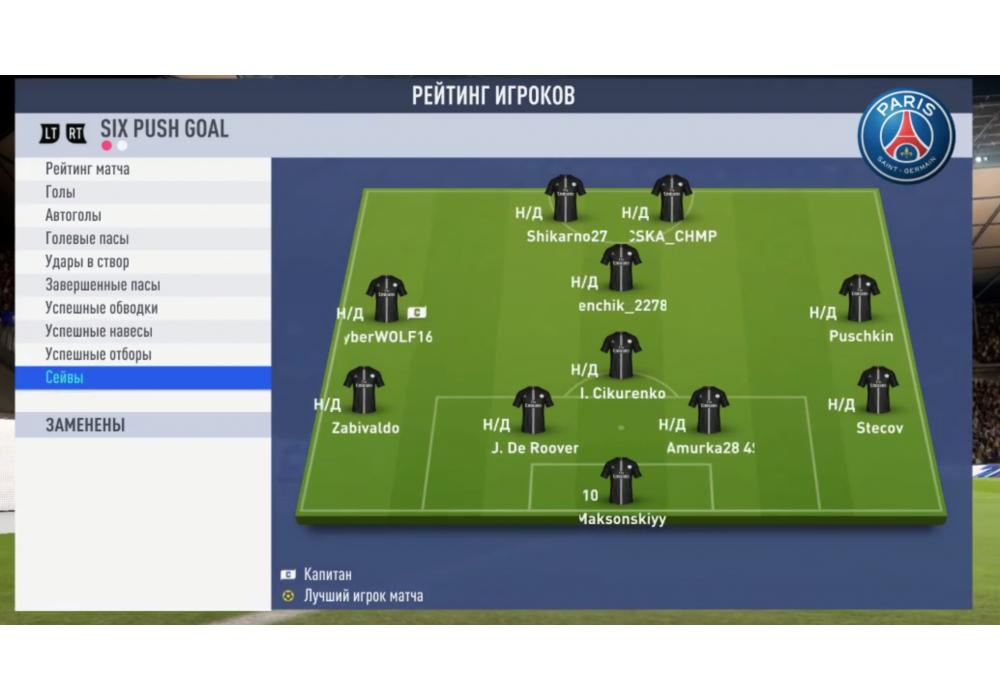This screenshot has height=700, width=1000.
Task: Open the ЗАМЕНЕНЫ substitutes section
Action: (x=142, y=425)
